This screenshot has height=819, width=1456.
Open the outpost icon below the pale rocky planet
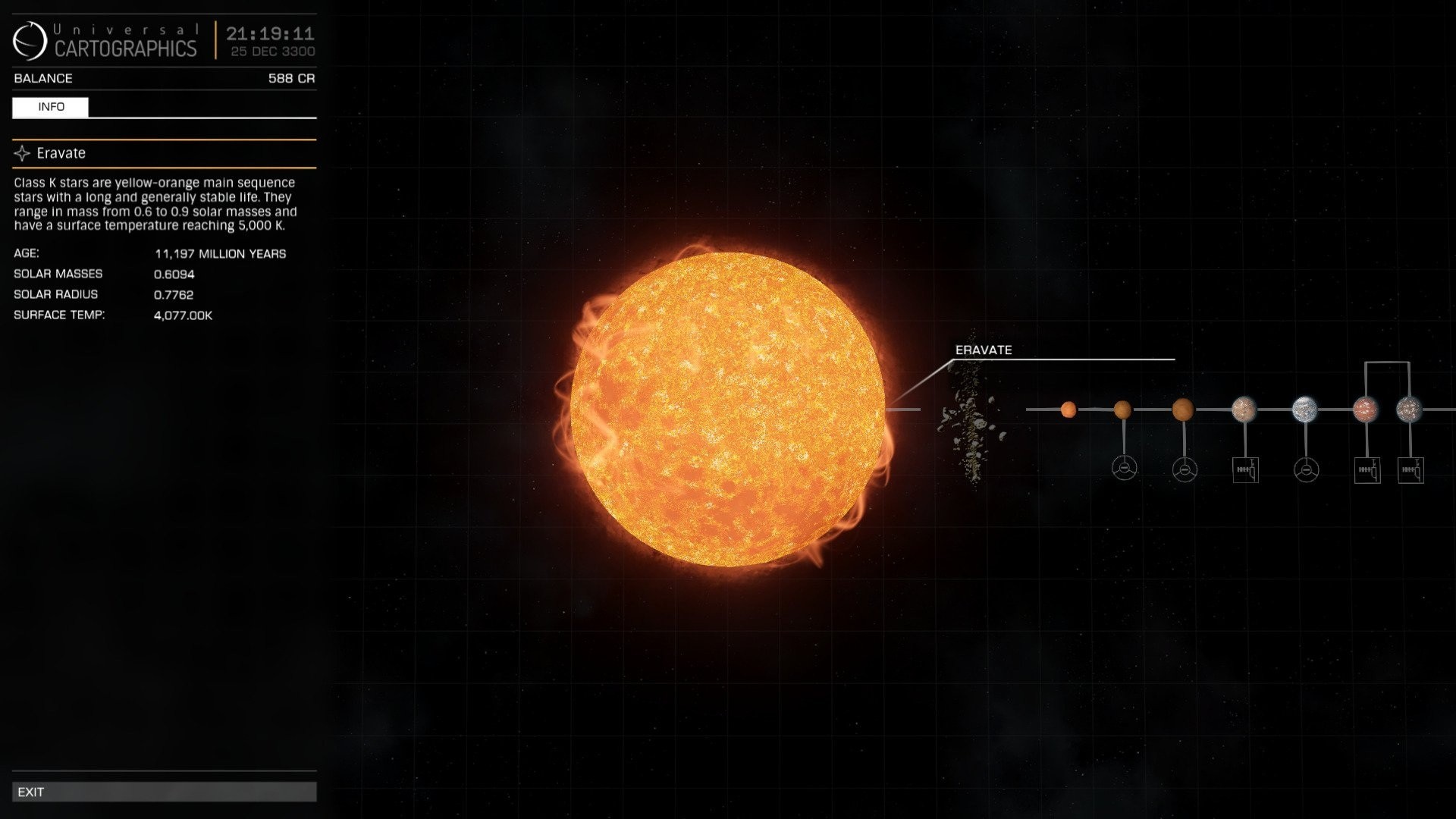coord(1244,469)
